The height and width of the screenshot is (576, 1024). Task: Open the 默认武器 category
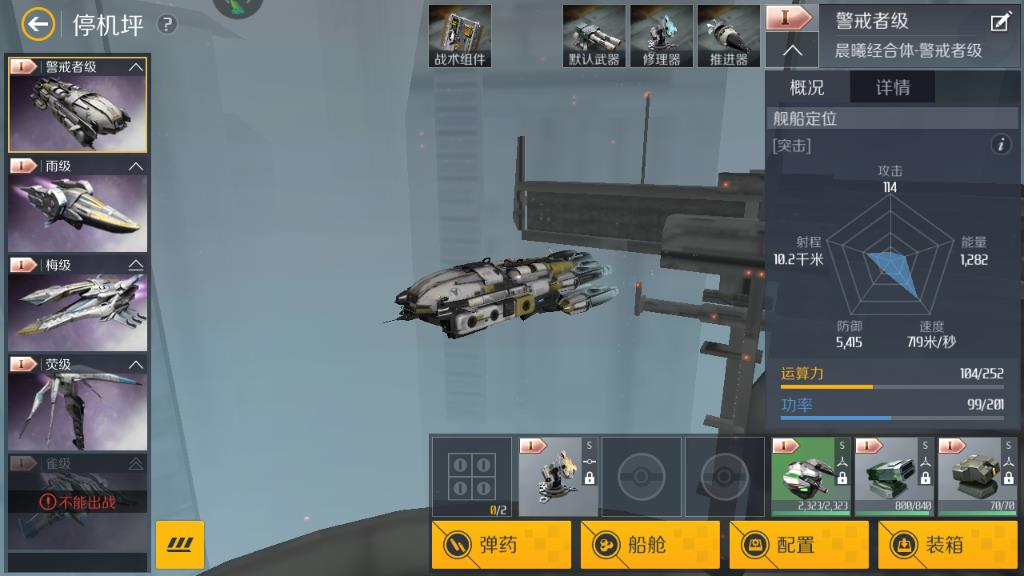[594, 36]
